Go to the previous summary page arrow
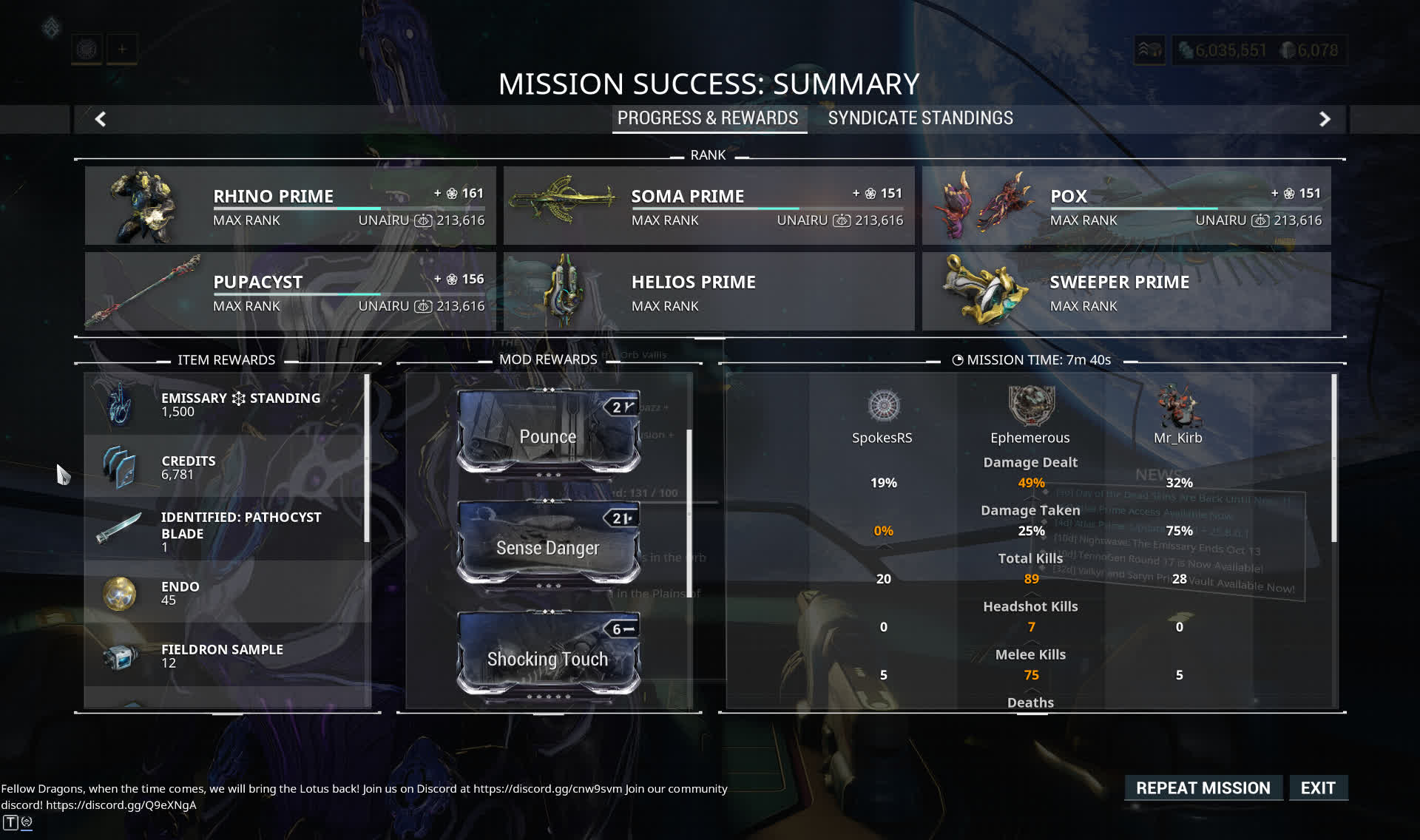 pyautogui.click(x=101, y=119)
